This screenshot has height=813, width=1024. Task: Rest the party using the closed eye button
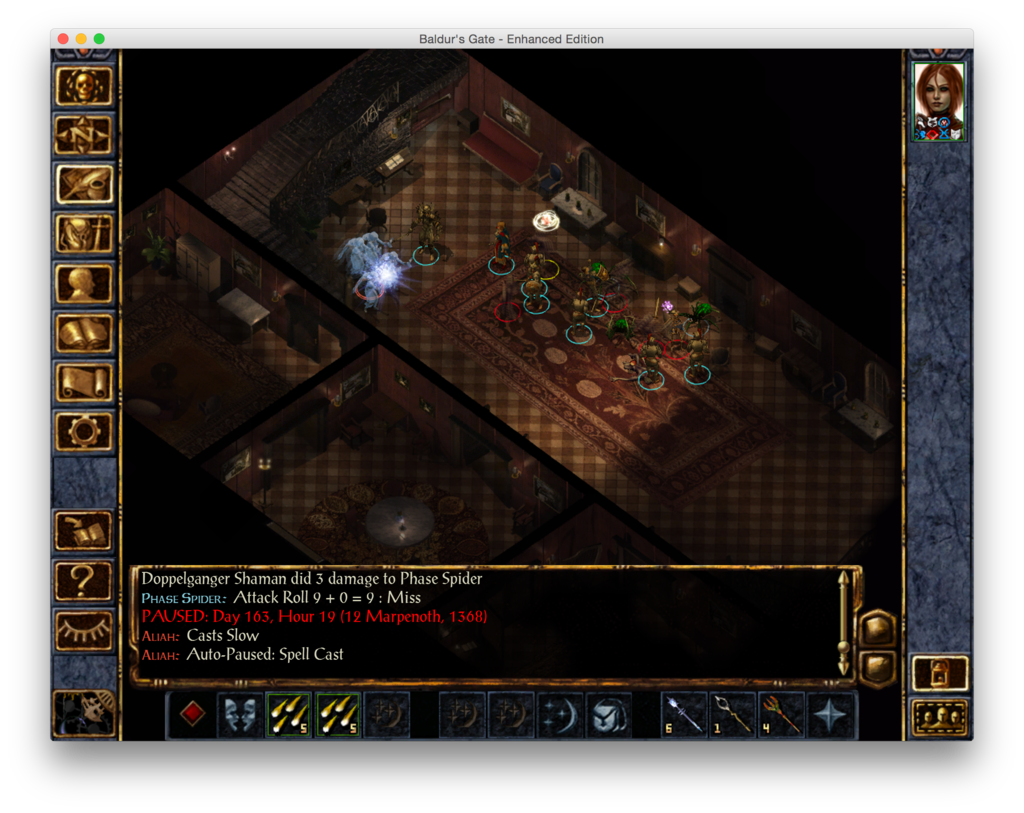(x=84, y=628)
